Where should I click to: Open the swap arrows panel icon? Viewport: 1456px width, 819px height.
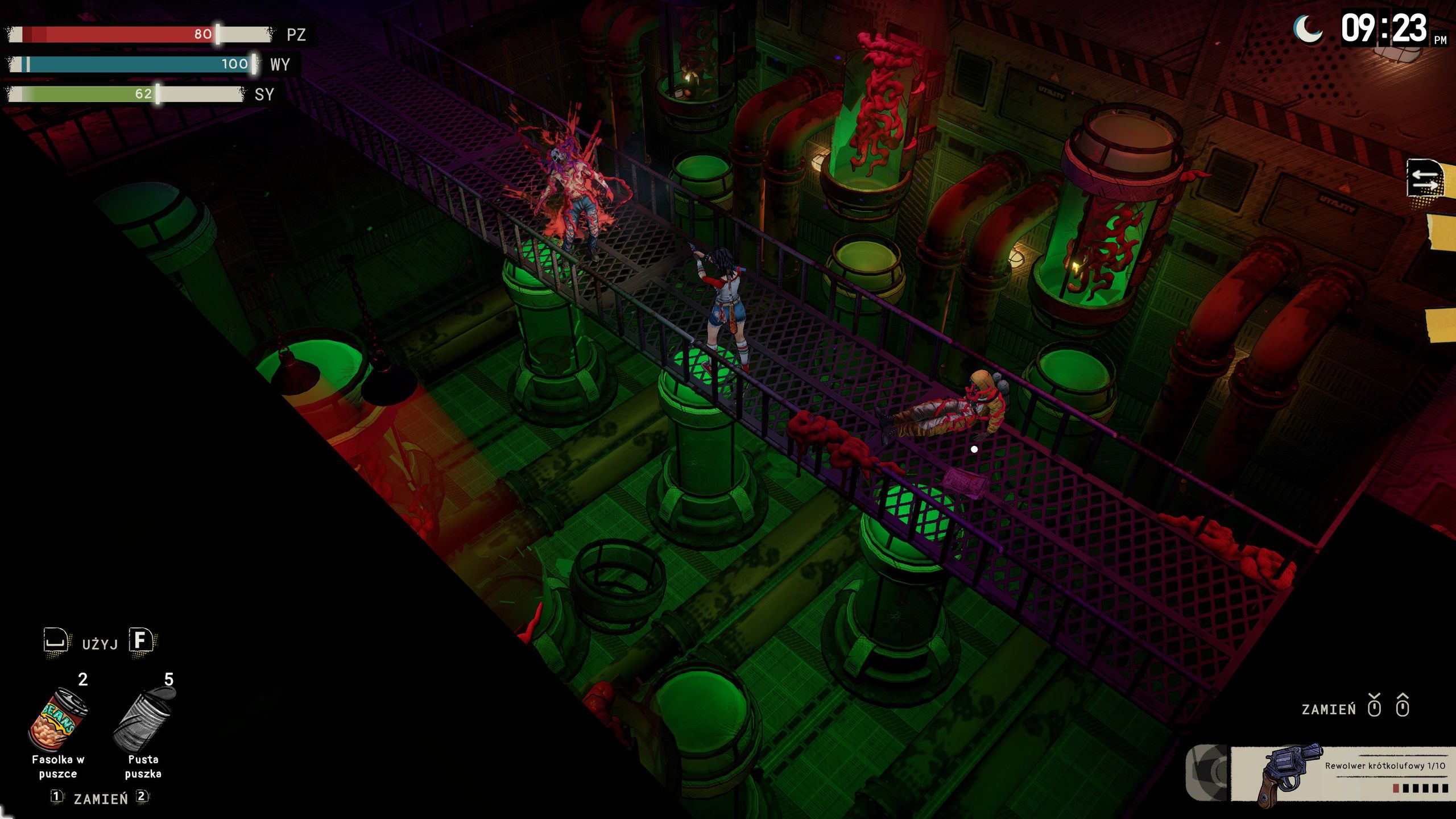tap(1425, 179)
